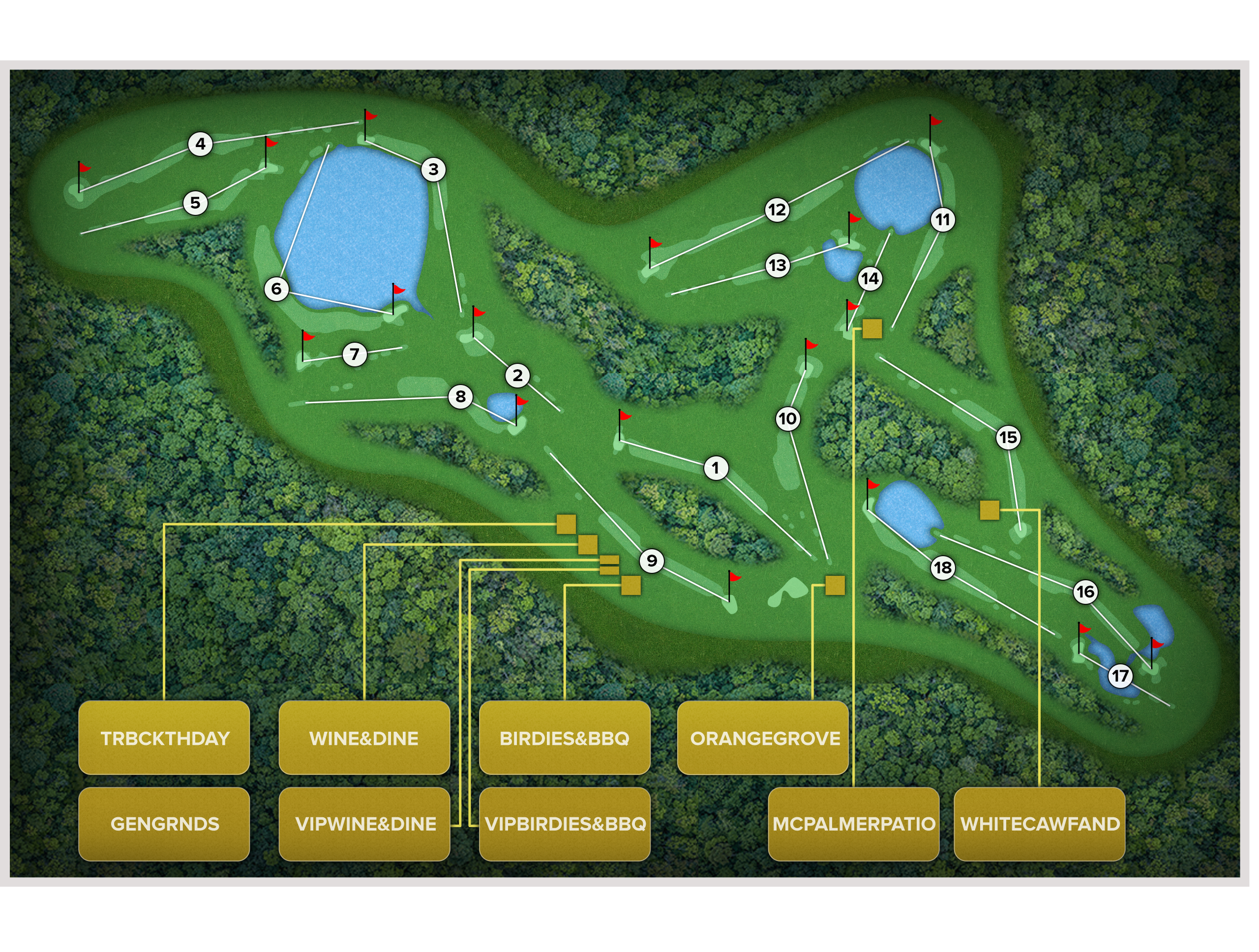Choose the WINE&DINE option
Screen dimensions: 1259x952
[364, 738]
